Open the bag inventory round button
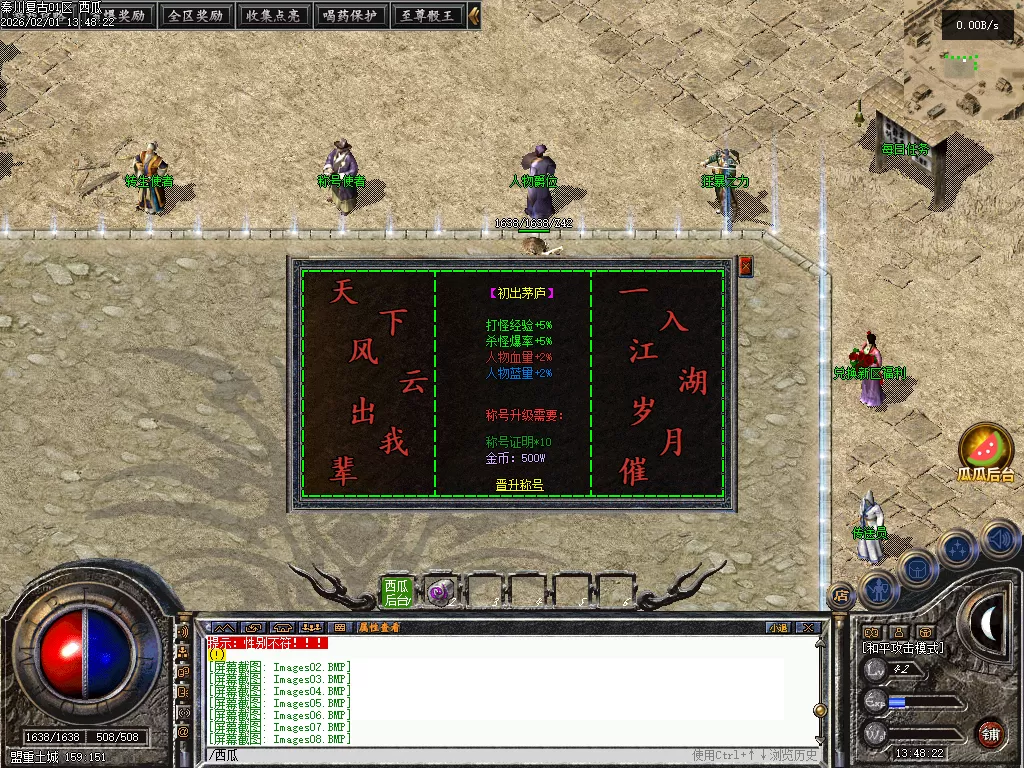The image size is (1024, 768). tap(917, 569)
